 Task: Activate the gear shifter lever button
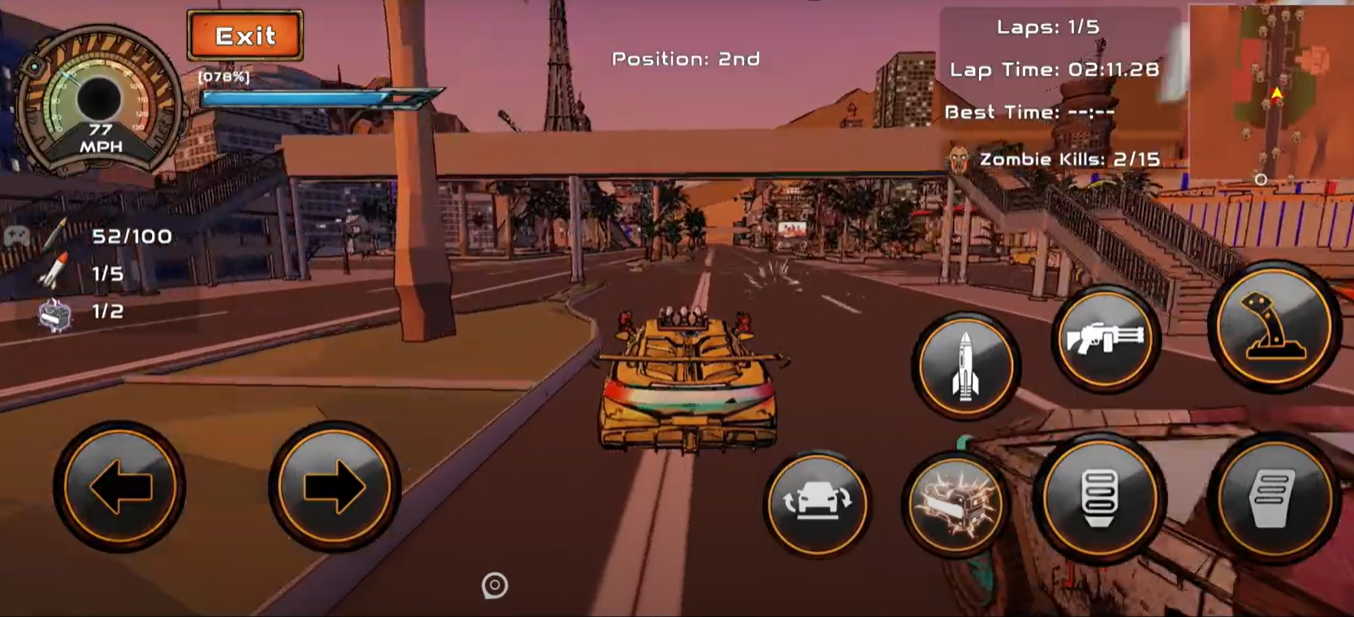click(x=1274, y=326)
